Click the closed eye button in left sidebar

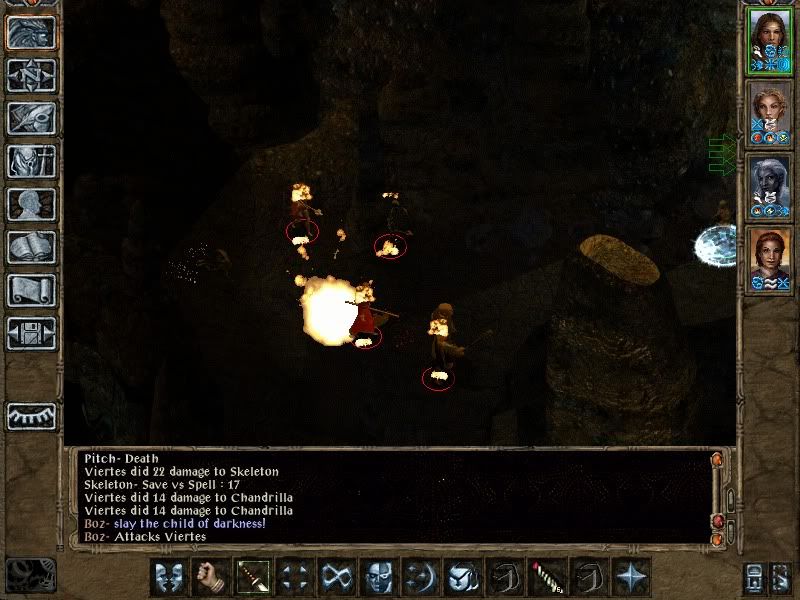pos(31,415)
